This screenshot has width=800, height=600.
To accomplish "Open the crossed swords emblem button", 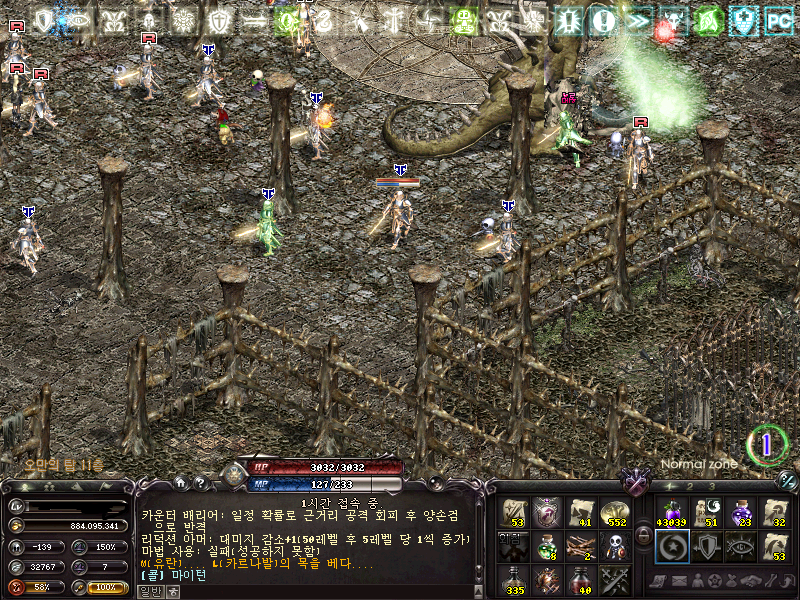I will pos(635,483).
